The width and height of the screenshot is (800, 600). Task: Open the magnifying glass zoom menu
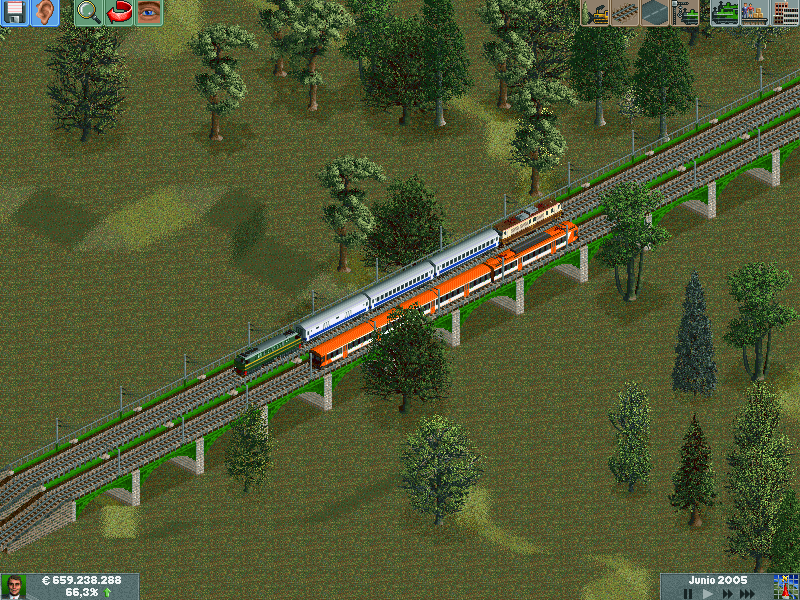point(89,13)
